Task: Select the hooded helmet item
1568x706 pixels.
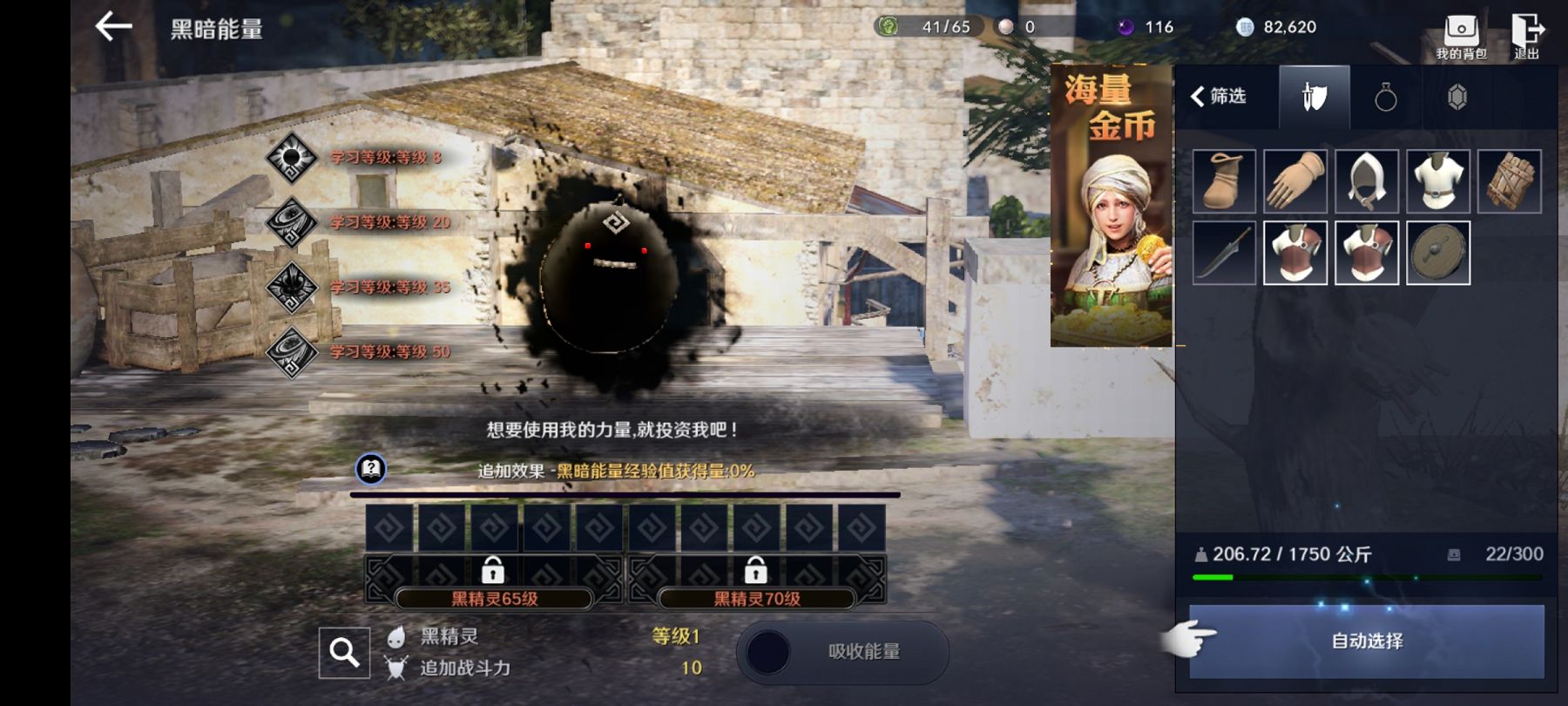Action: tap(1367, 181)
